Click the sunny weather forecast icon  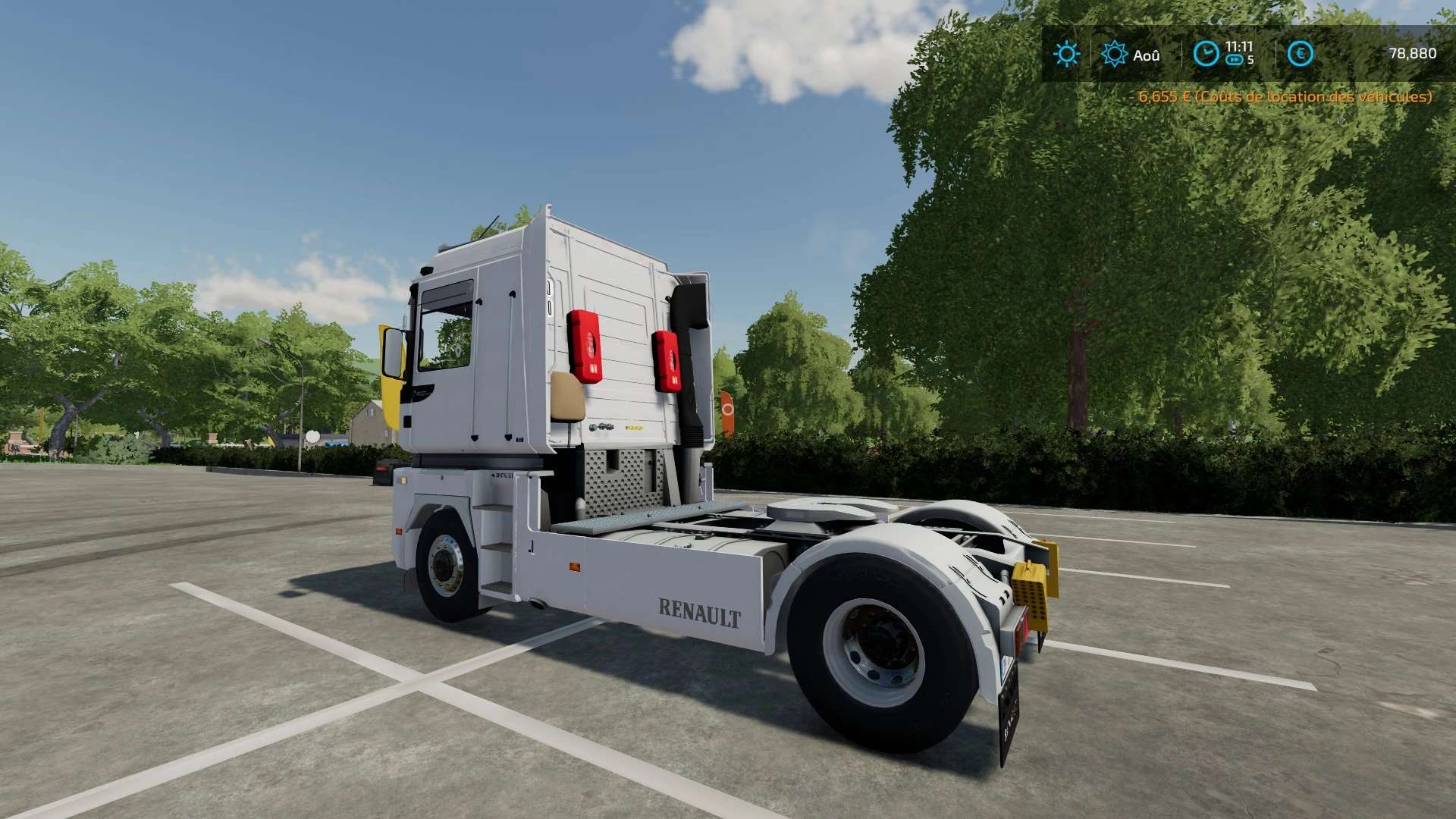1066,54
